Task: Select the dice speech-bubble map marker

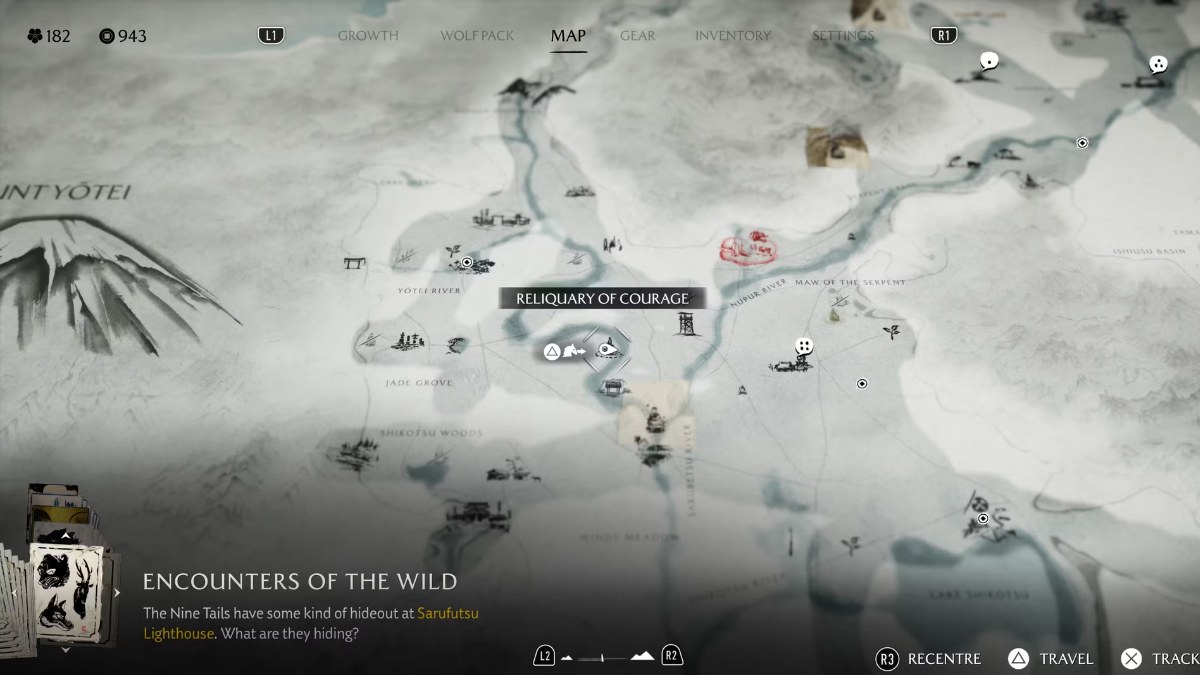Action: click(x=803, y=346)
